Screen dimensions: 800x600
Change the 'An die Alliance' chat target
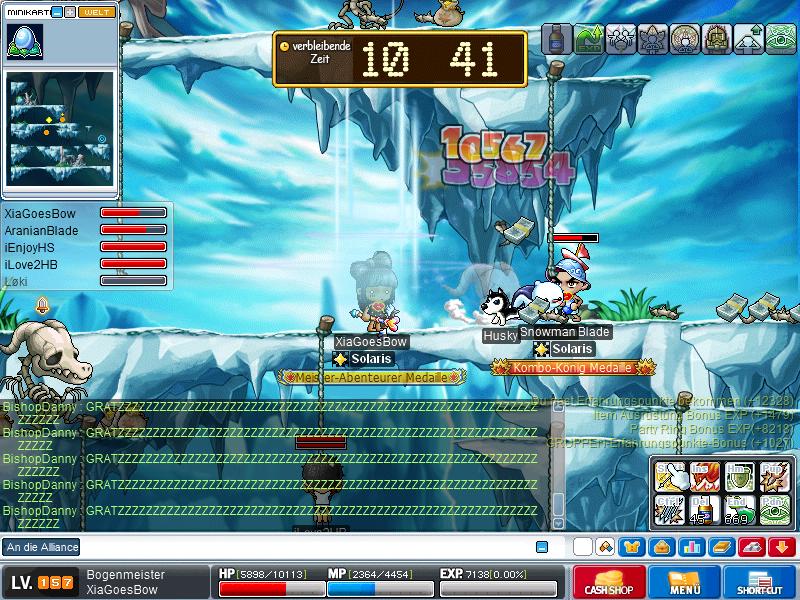coord(42,547)
